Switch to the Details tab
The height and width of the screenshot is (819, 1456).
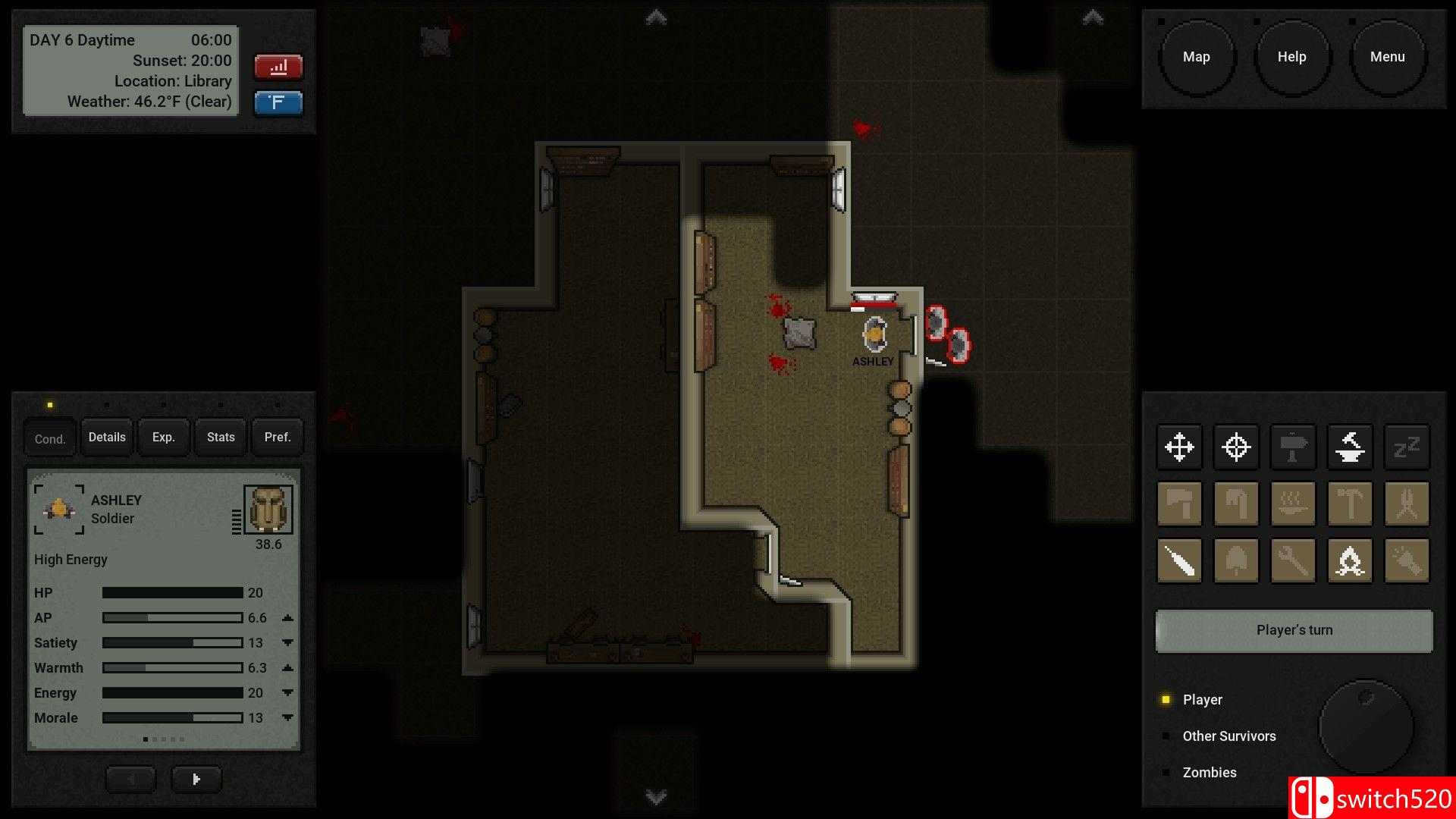(106, 437)
